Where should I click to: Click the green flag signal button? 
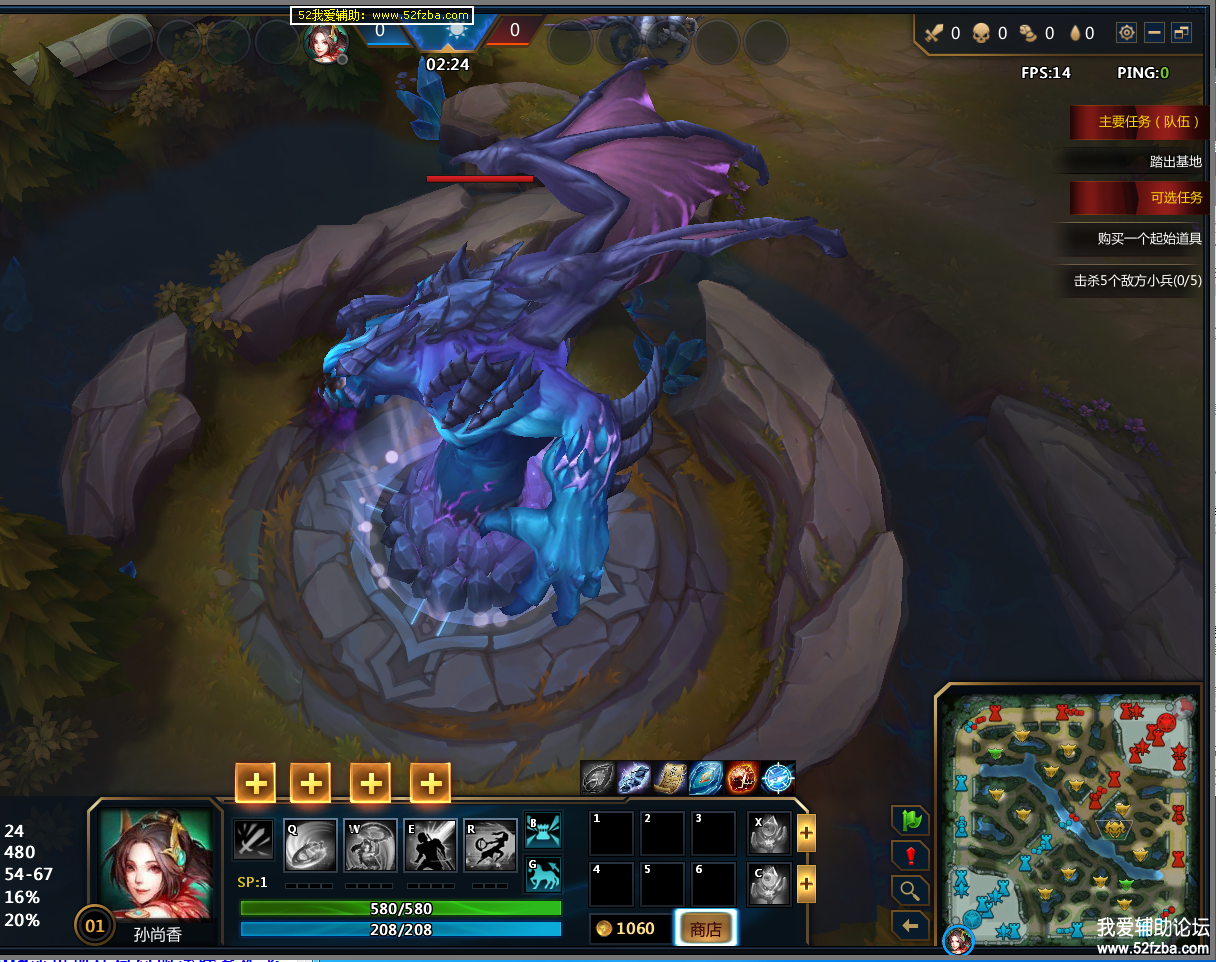coord(910,820)
